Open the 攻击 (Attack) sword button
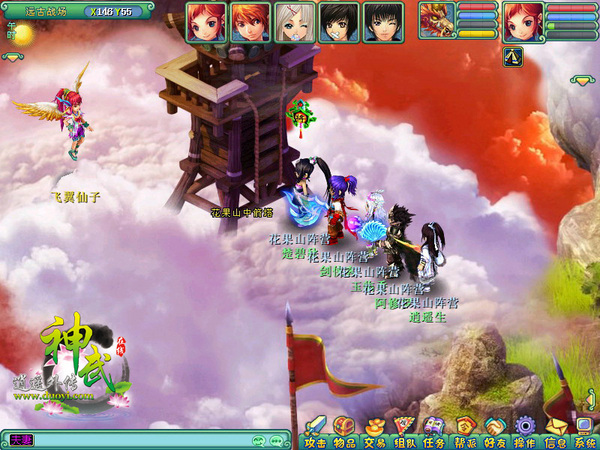Screen dimensions: 600x450 (x=316, y=430)
